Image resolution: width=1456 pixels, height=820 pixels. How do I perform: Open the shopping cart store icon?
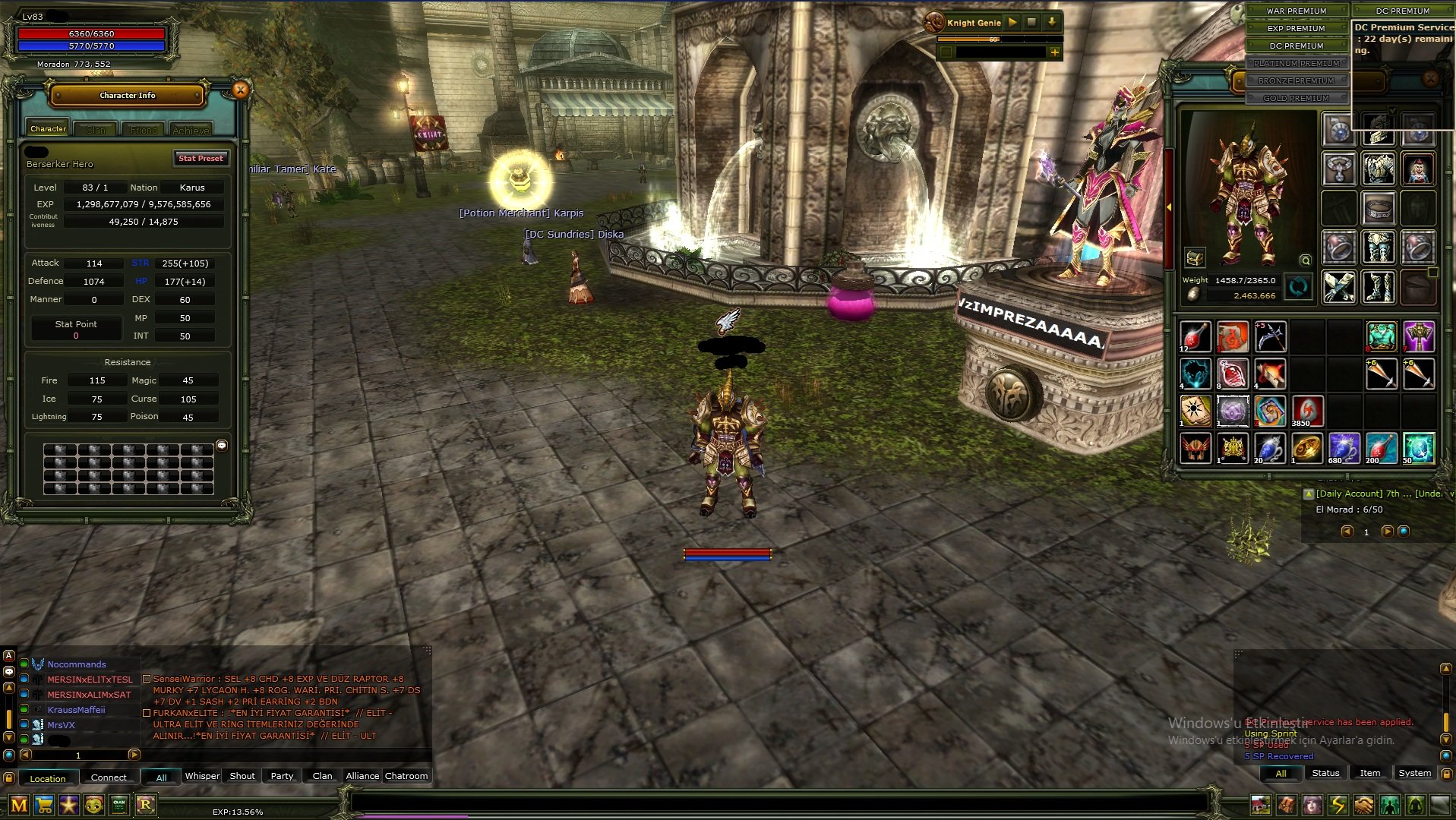[x=45, y=805]
